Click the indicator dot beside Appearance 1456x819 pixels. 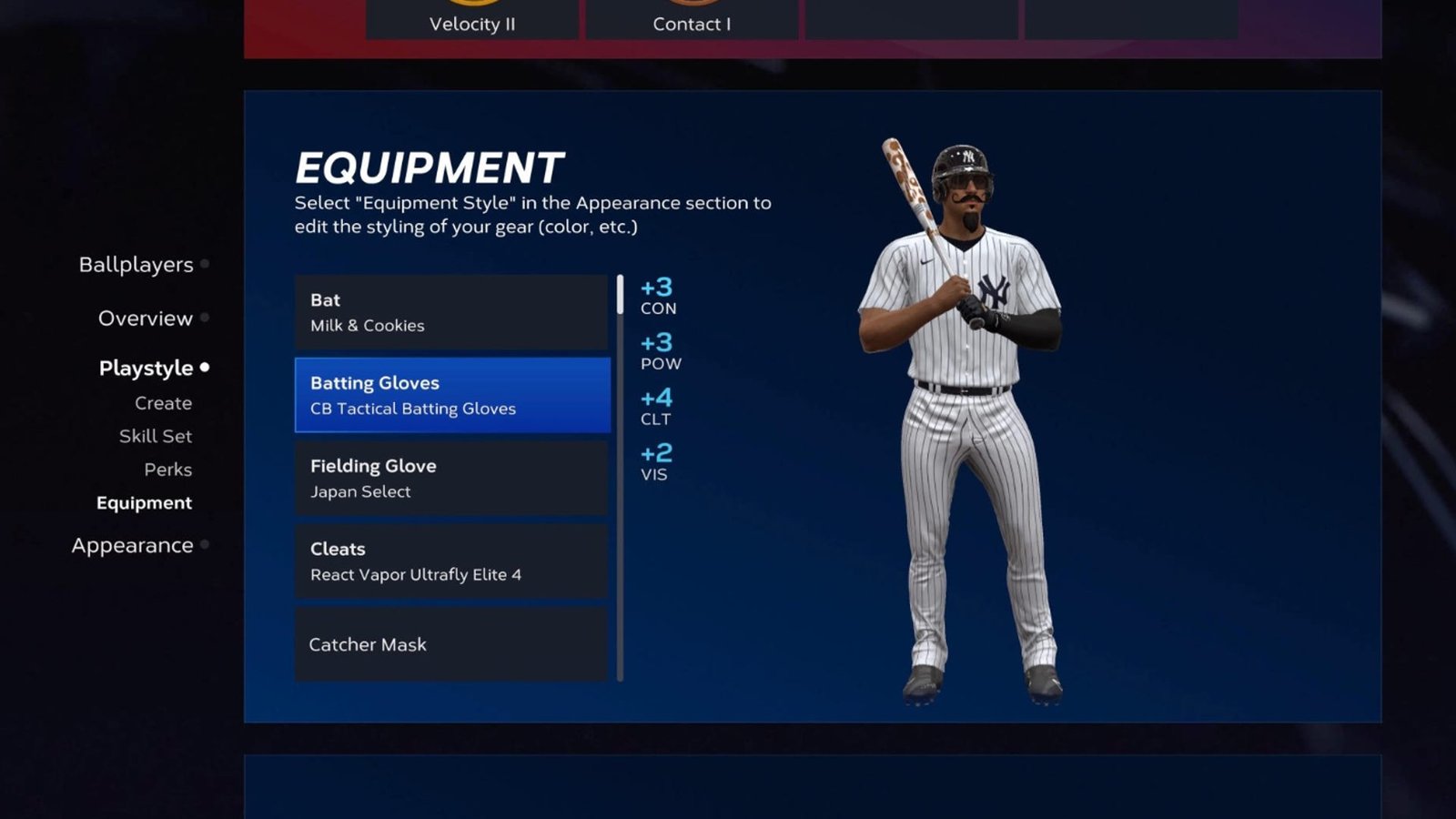(206, 544)
